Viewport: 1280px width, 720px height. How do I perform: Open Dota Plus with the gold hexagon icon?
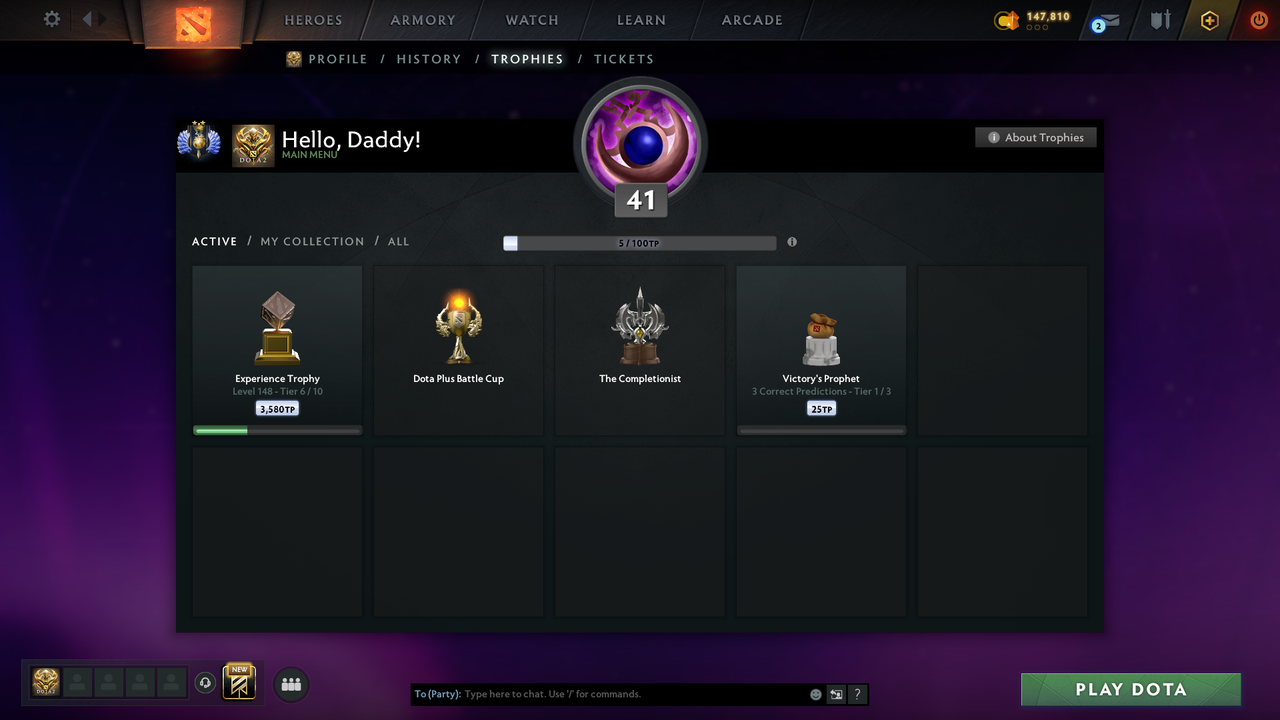[1209, 20]
